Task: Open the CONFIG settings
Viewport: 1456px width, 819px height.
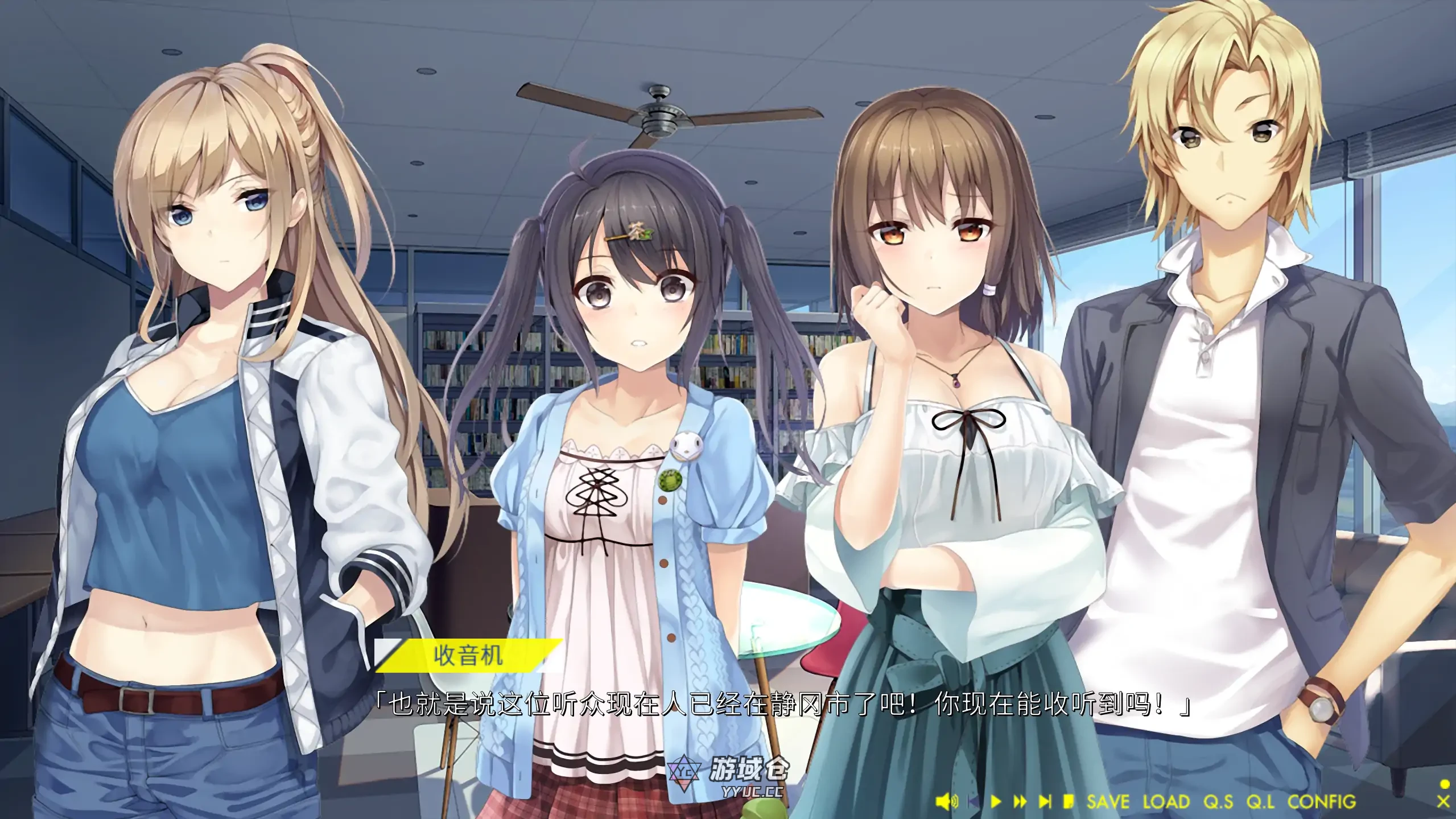Action: [x=1322, y=802]
